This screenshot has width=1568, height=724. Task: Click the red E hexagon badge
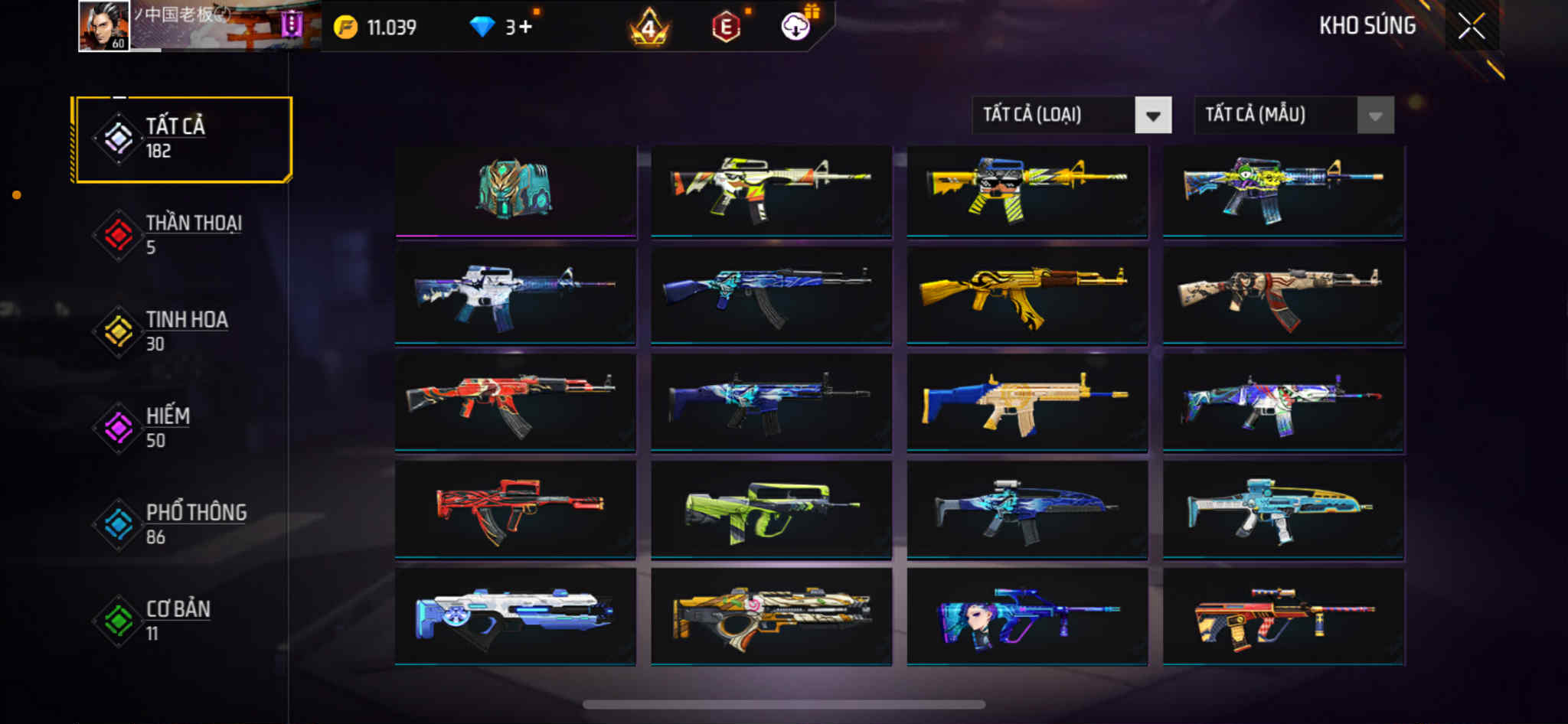pyautogui.click(x=725, y=28)
